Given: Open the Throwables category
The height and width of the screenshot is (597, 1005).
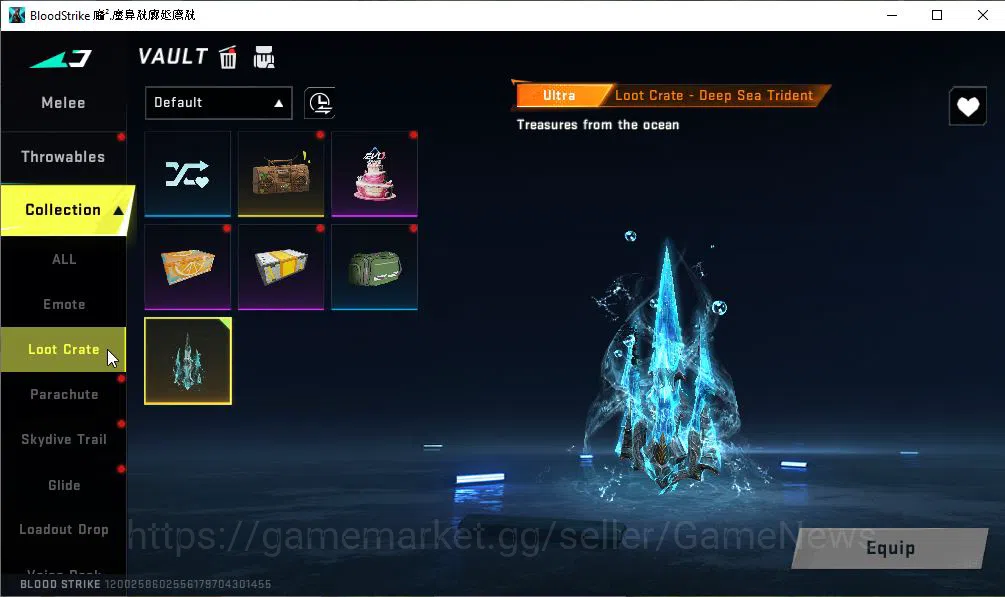Looking at the screenshot, I should point(63,157).
